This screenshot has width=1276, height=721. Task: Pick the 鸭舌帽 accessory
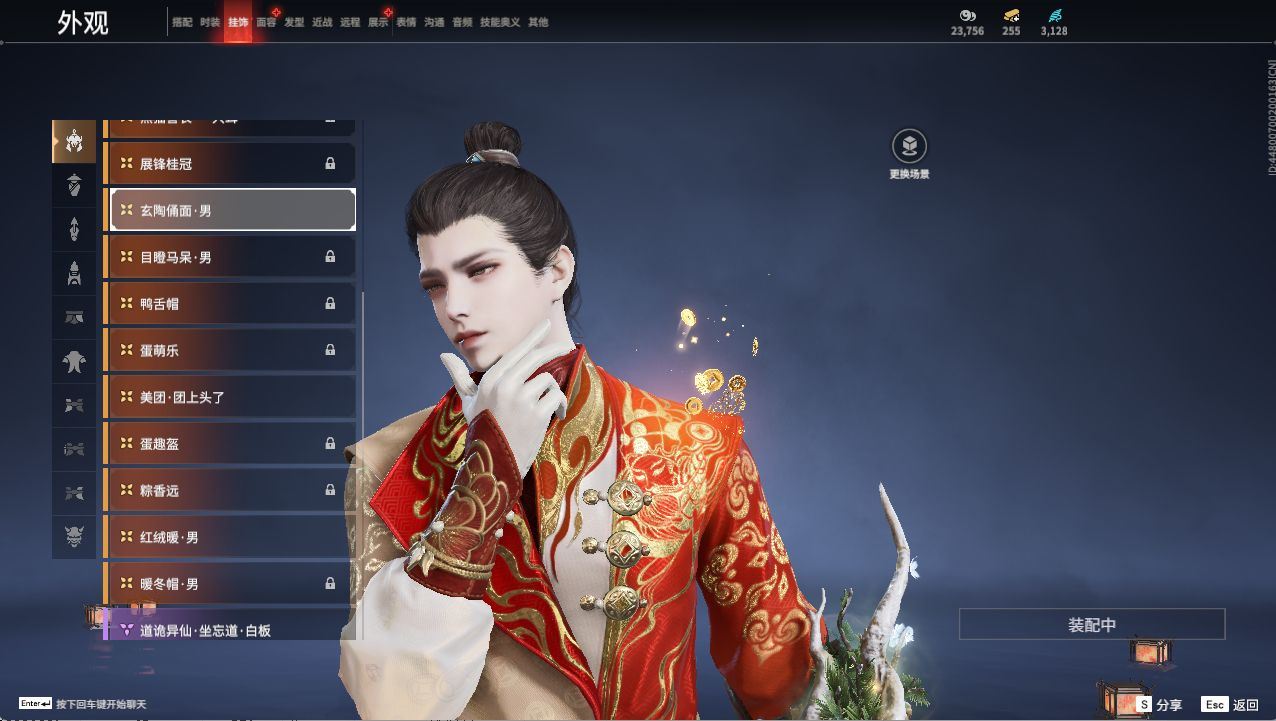[x=229, y=304]
